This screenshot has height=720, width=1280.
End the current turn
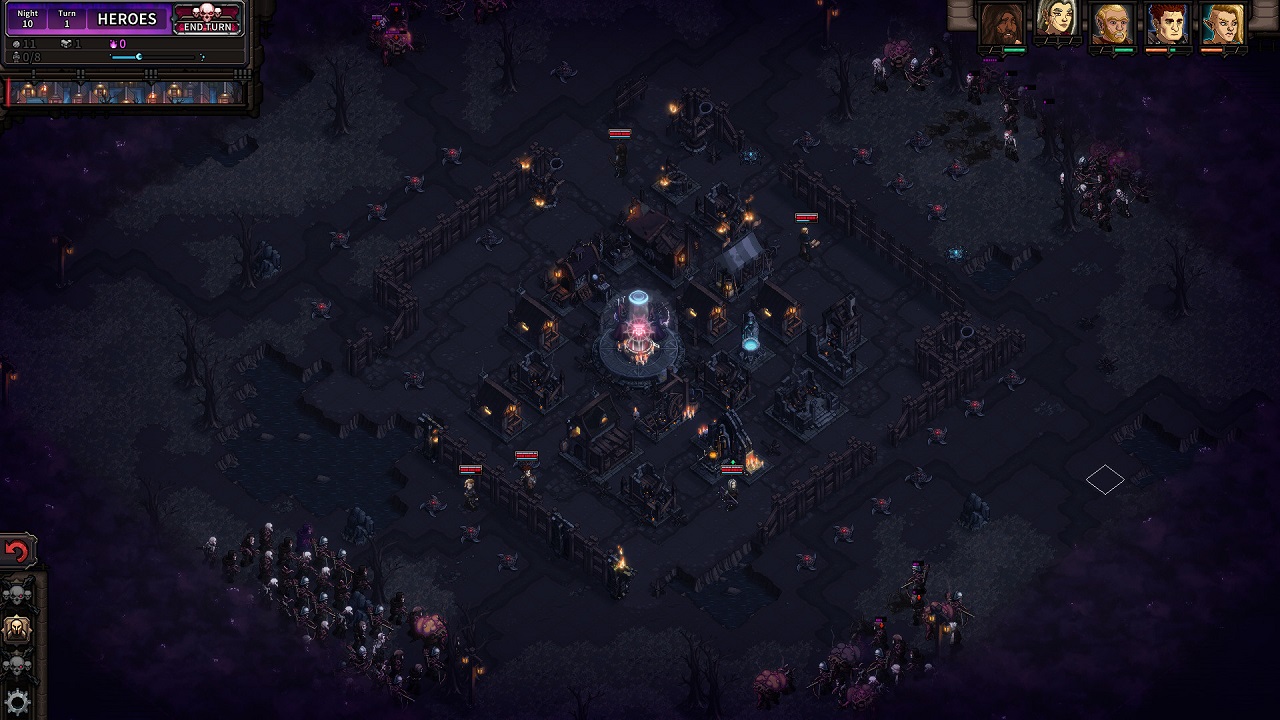(207, 19)
